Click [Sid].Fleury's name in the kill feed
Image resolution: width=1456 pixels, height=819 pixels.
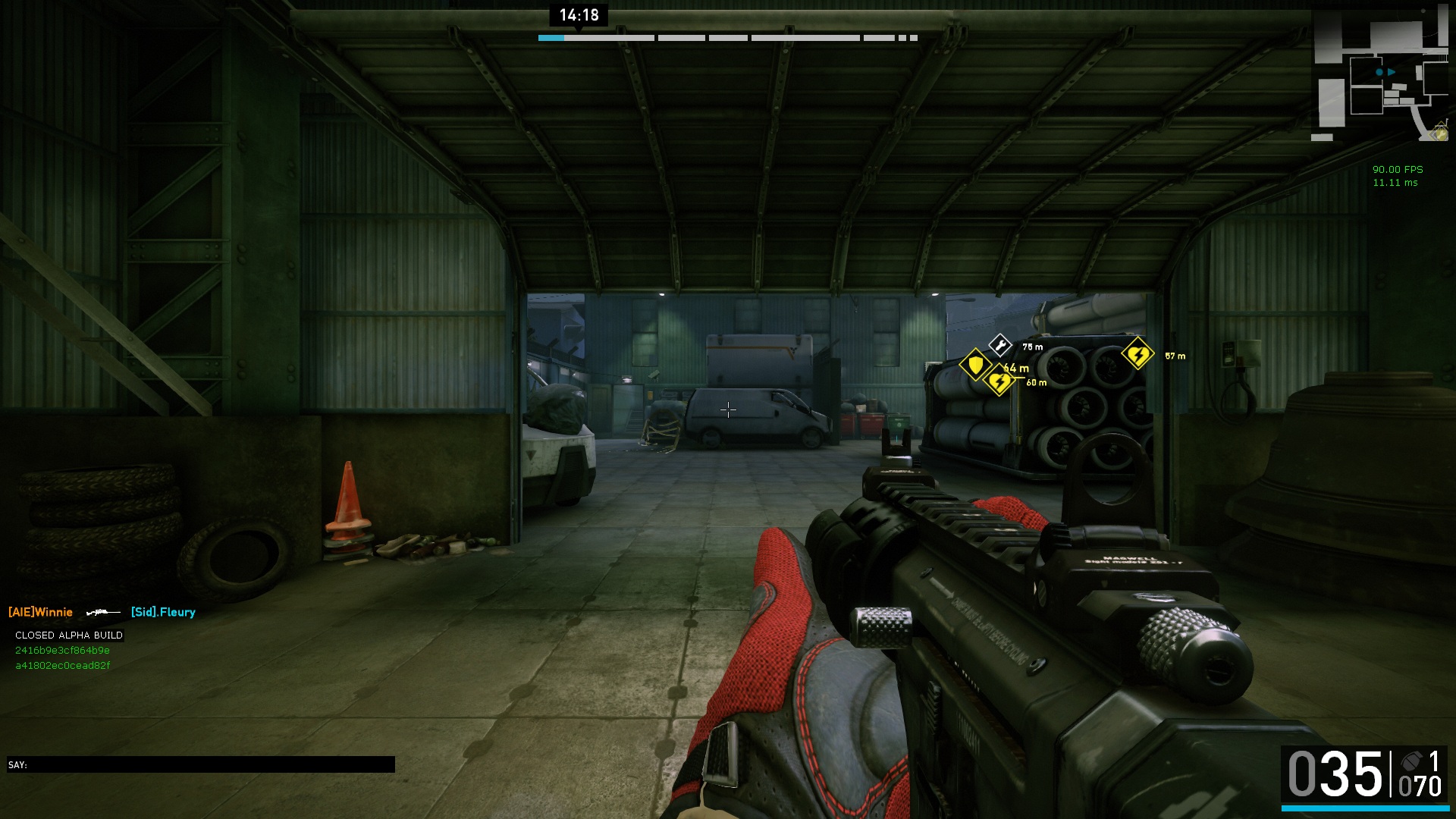tap(163, 612)
